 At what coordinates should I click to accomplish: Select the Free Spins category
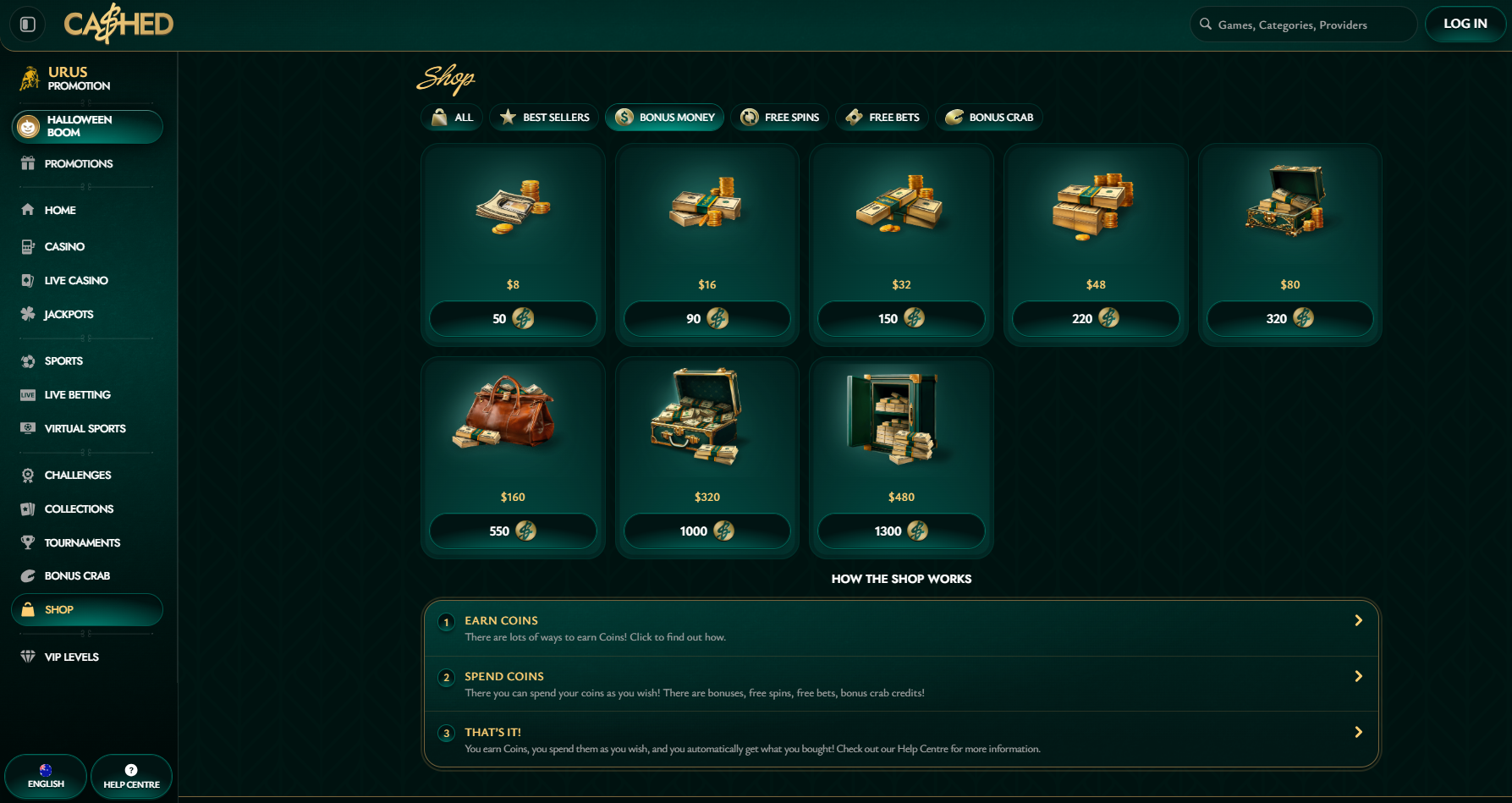pos(779,118)
